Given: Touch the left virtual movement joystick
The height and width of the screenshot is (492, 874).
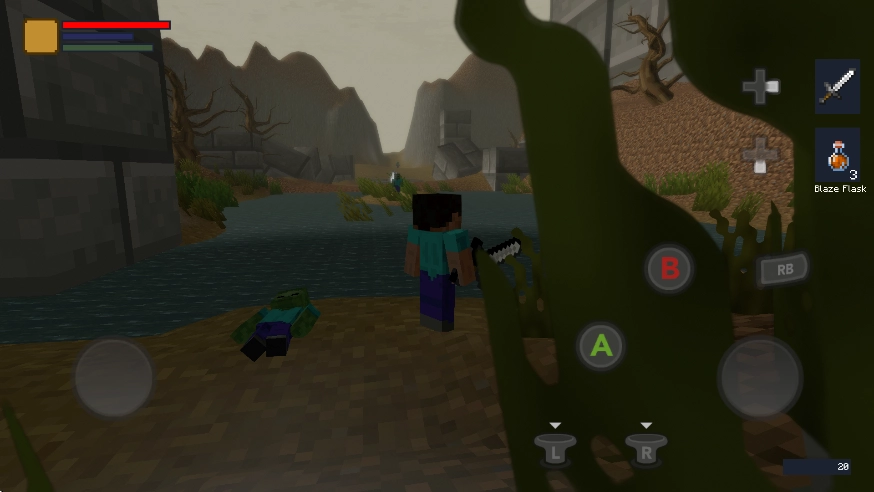Looking at the screenshot, I should [x=113, y=378].
